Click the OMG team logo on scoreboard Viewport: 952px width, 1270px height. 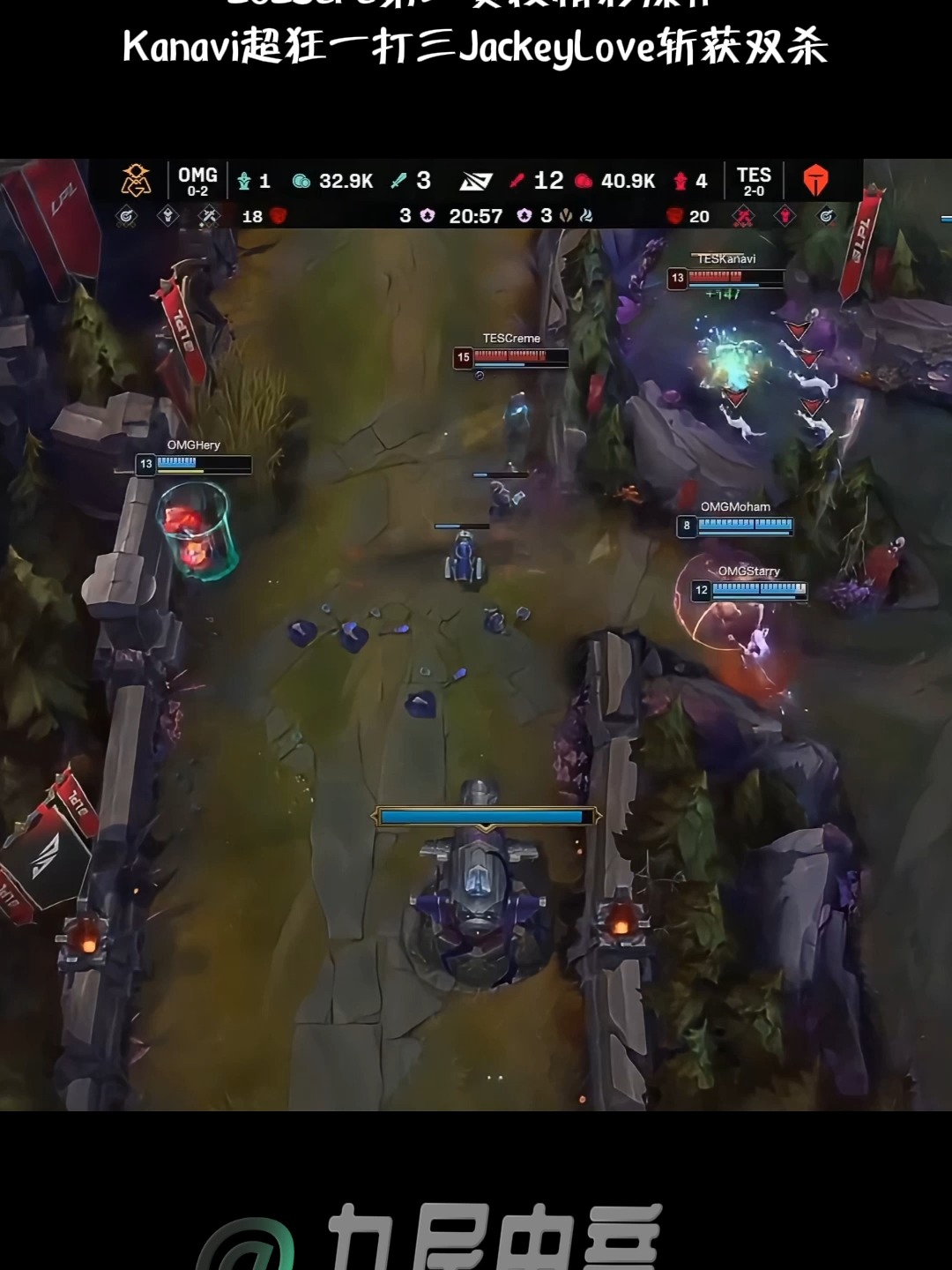[x=136, y=180]
